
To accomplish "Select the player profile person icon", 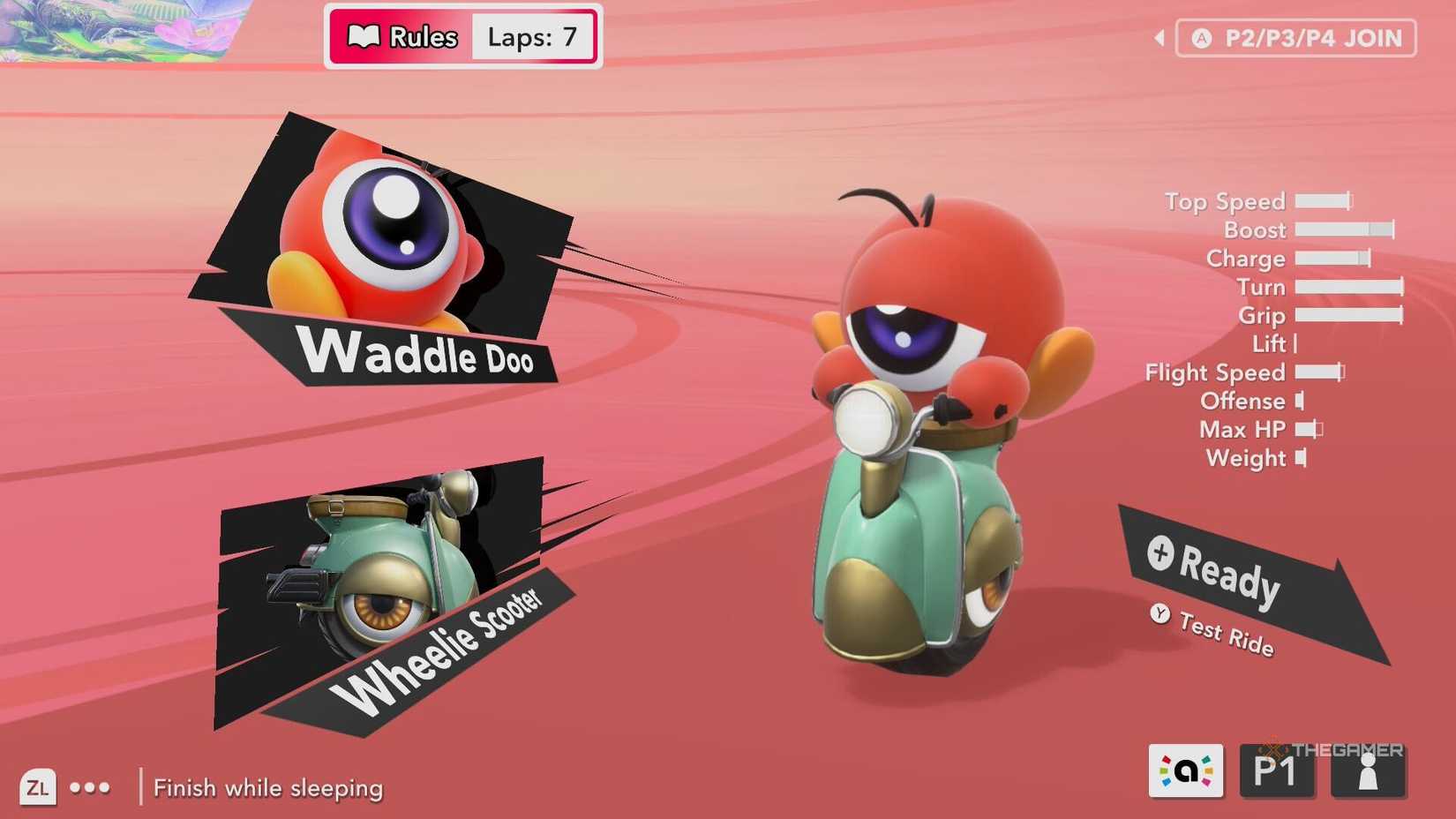I will (x=1368, y=770).
